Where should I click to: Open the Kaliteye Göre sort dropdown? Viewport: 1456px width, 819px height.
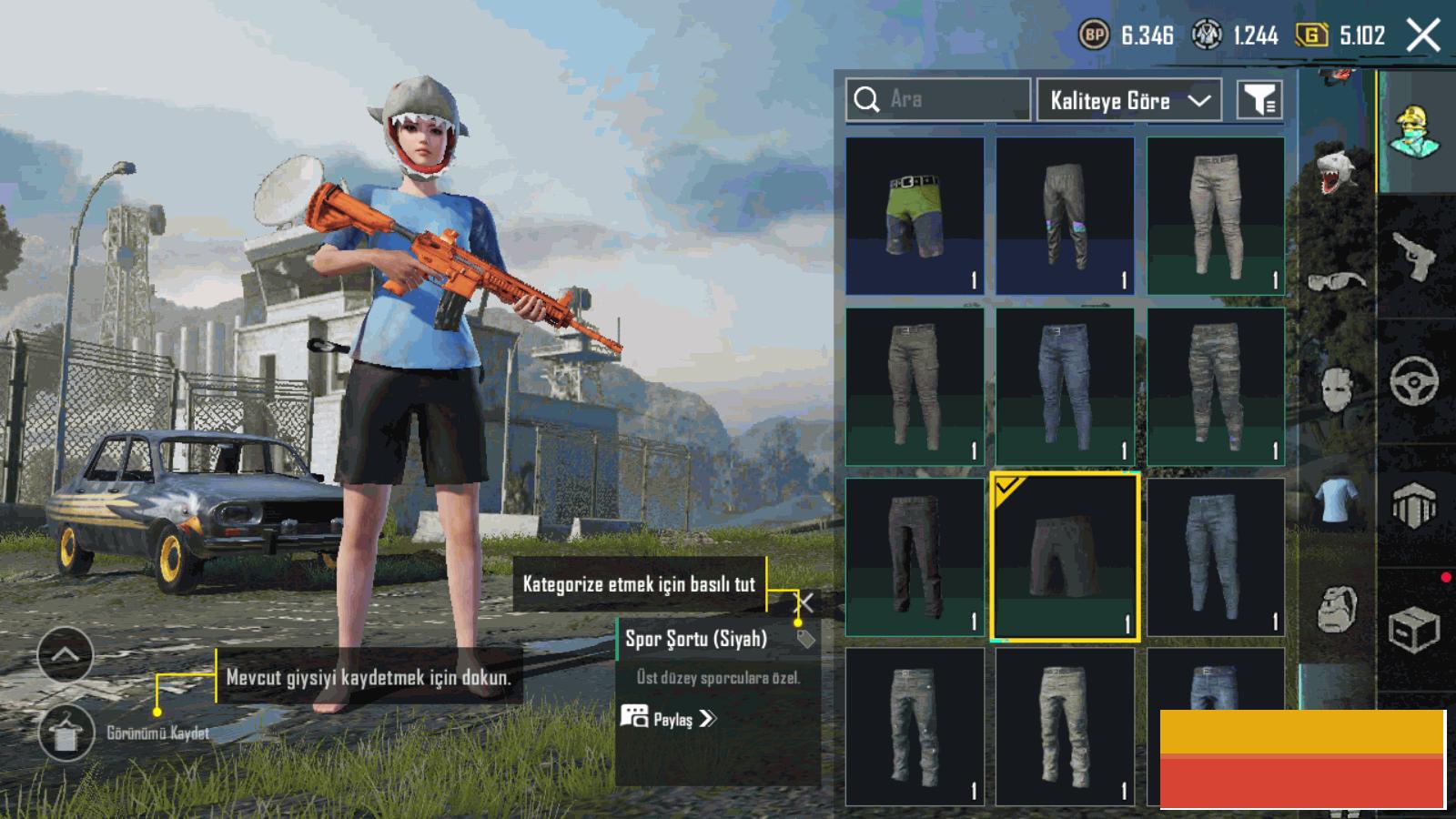(x=1128, y=100)
